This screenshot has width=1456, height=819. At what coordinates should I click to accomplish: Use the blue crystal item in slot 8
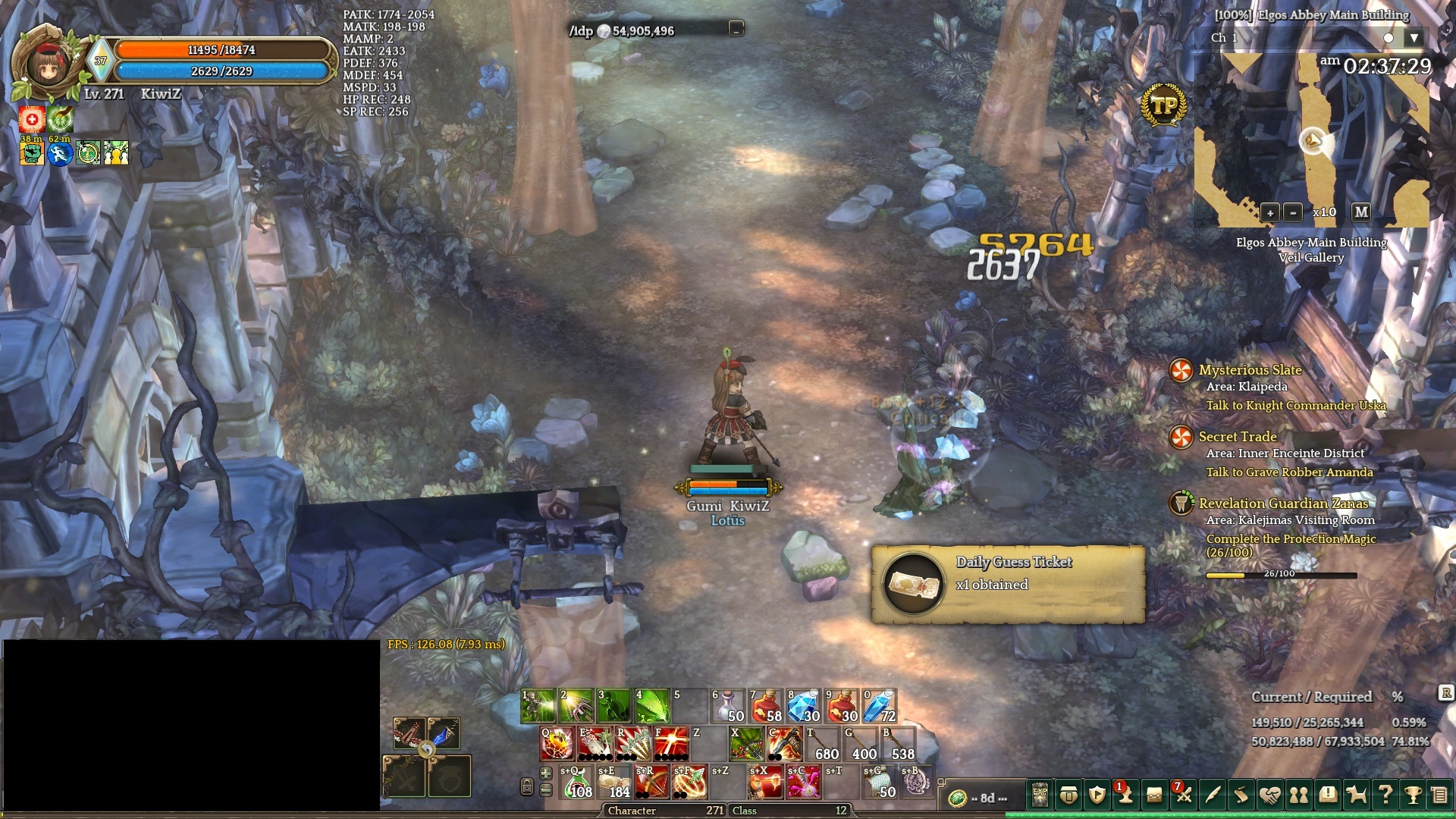[804, 706]
